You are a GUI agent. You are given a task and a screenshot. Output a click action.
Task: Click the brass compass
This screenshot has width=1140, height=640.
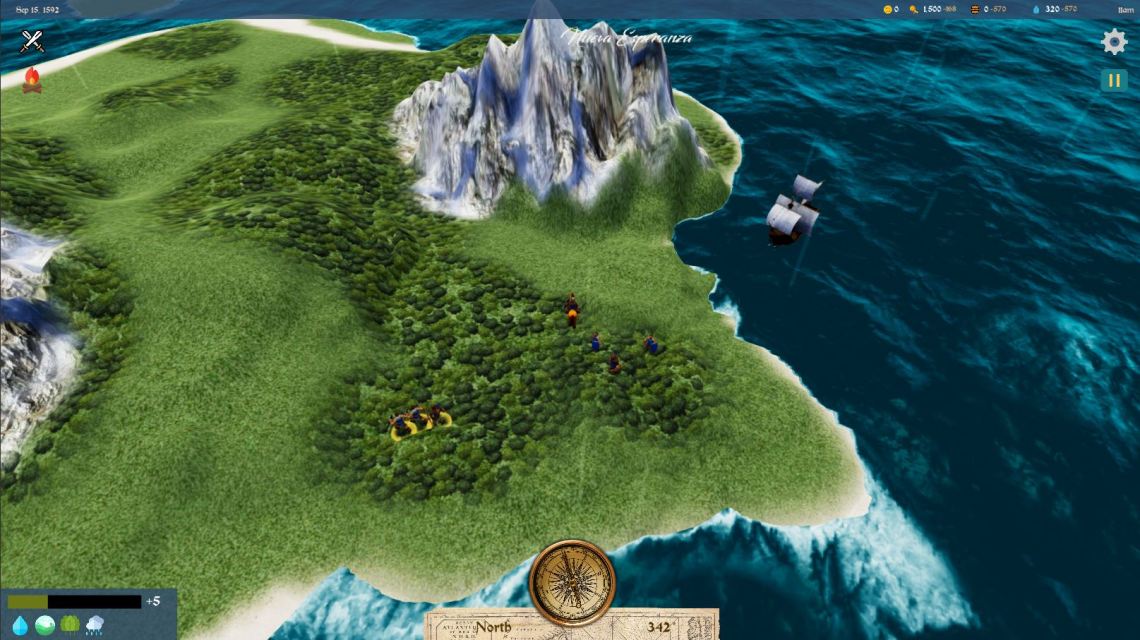click(572, 583)
